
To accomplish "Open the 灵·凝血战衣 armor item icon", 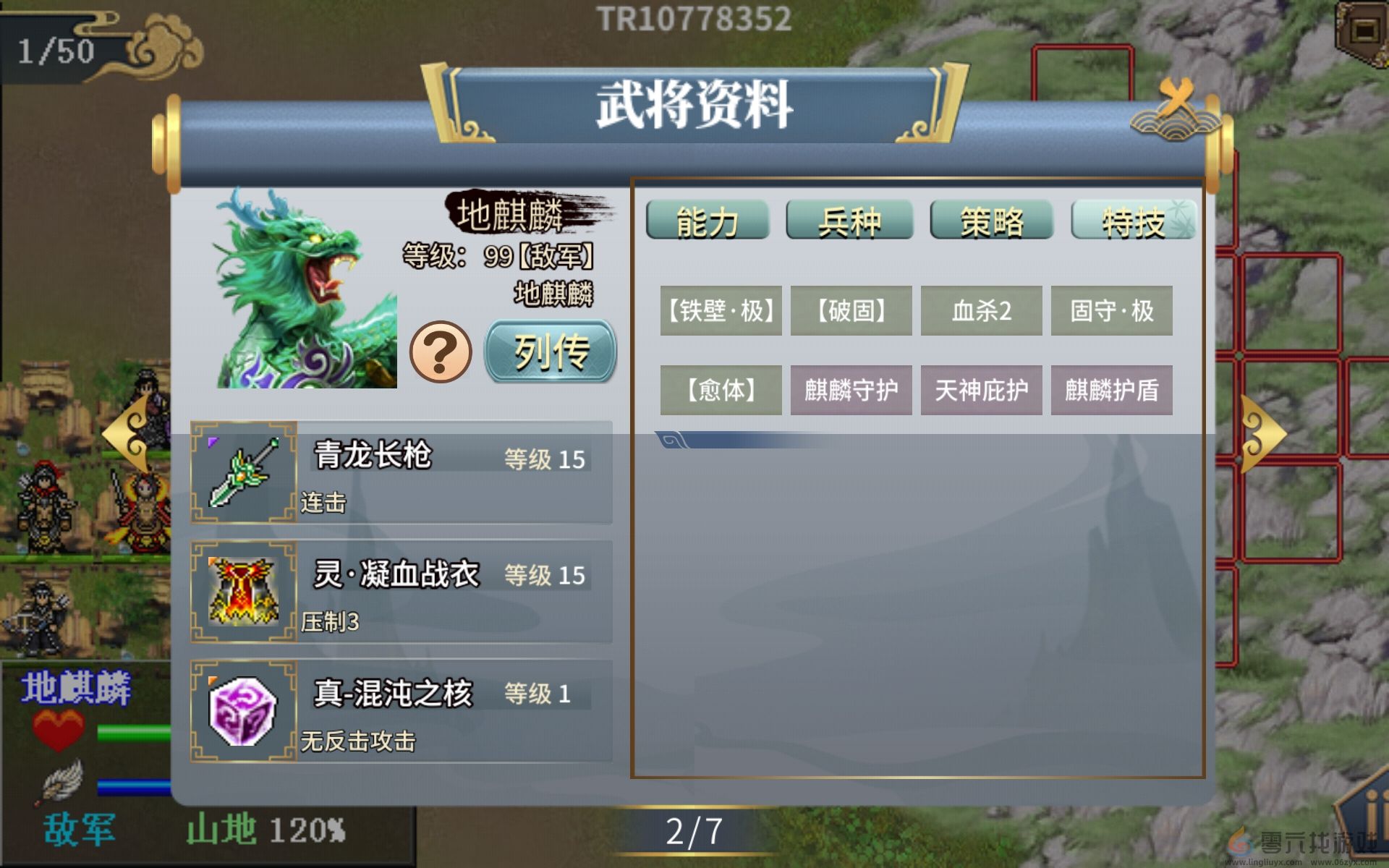I will click(242, 592).
